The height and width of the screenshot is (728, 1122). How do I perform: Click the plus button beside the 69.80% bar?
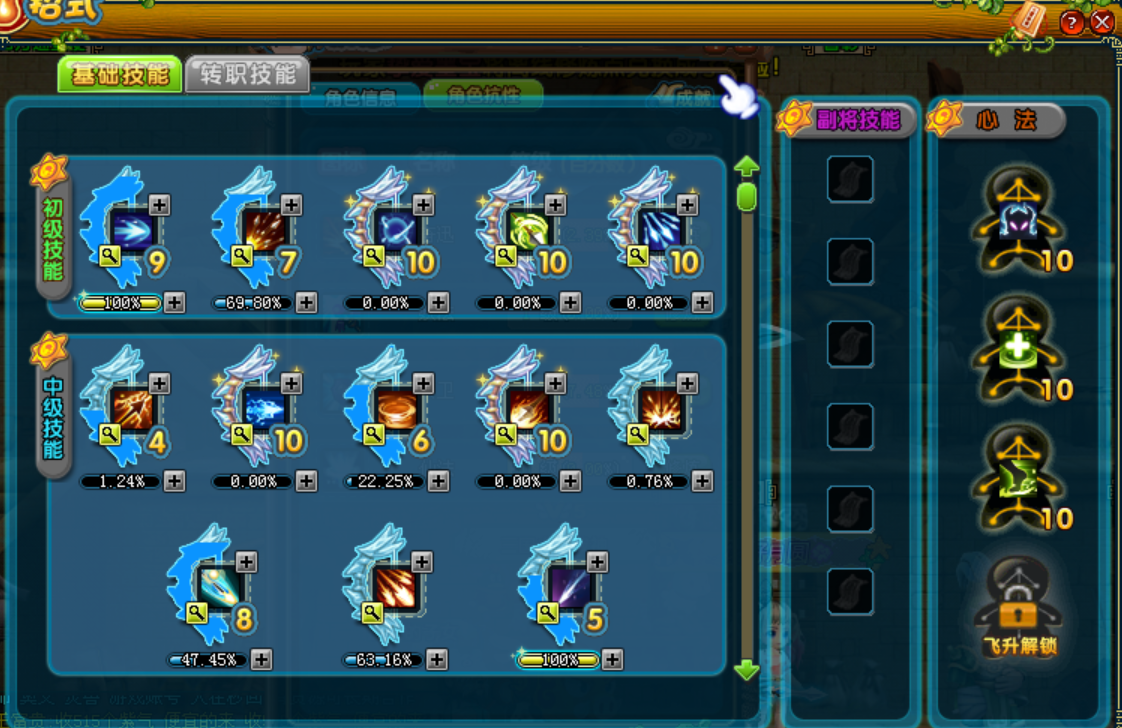click(306, 303)
